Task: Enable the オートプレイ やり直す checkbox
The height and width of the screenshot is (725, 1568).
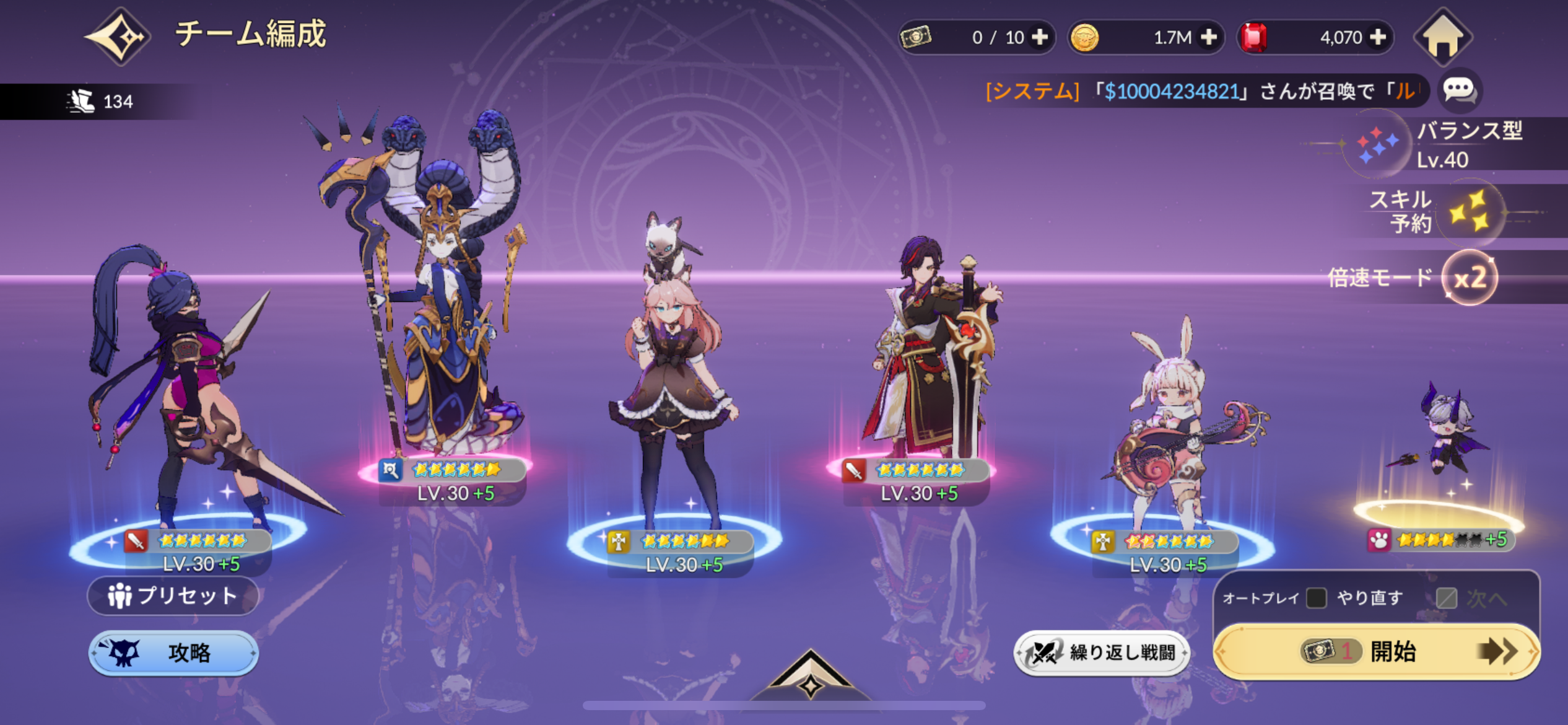Action: (1316, 598)
